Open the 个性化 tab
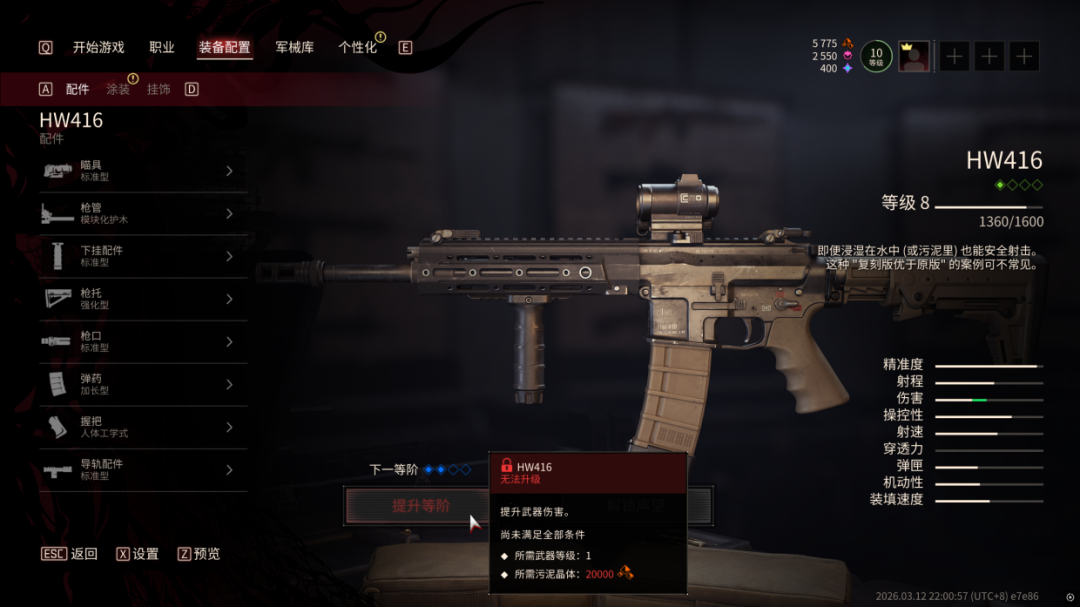This screenshot has height=607, width=1080. [357, 47]
